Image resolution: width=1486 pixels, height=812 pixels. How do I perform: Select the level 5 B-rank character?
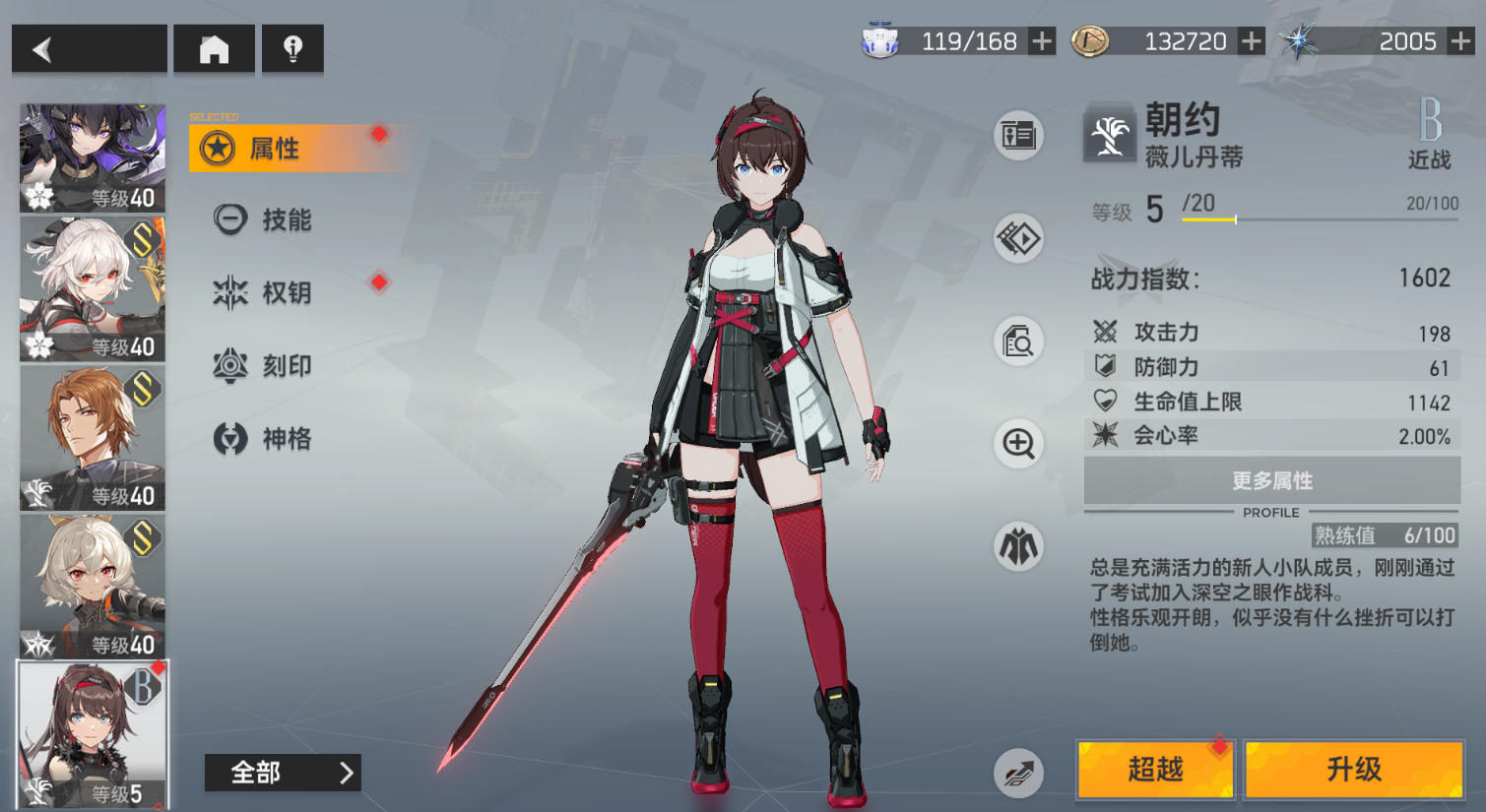[x=93, y=734]
